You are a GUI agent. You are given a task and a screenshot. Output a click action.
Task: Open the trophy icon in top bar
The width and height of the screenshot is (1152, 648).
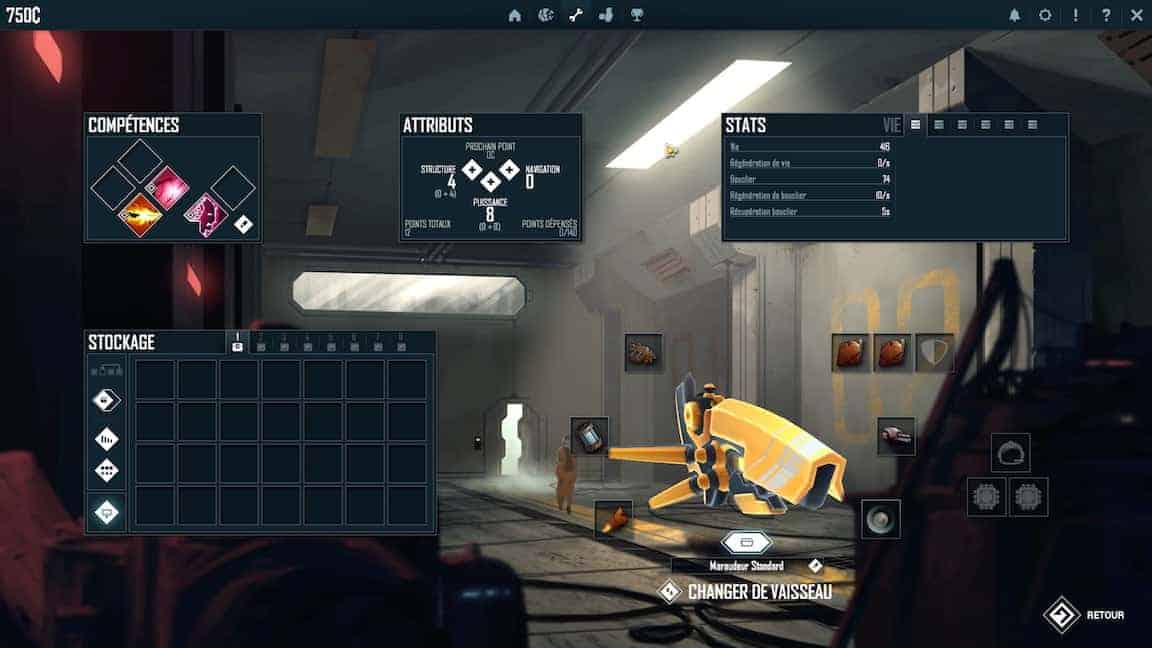(x=636, y=15)
